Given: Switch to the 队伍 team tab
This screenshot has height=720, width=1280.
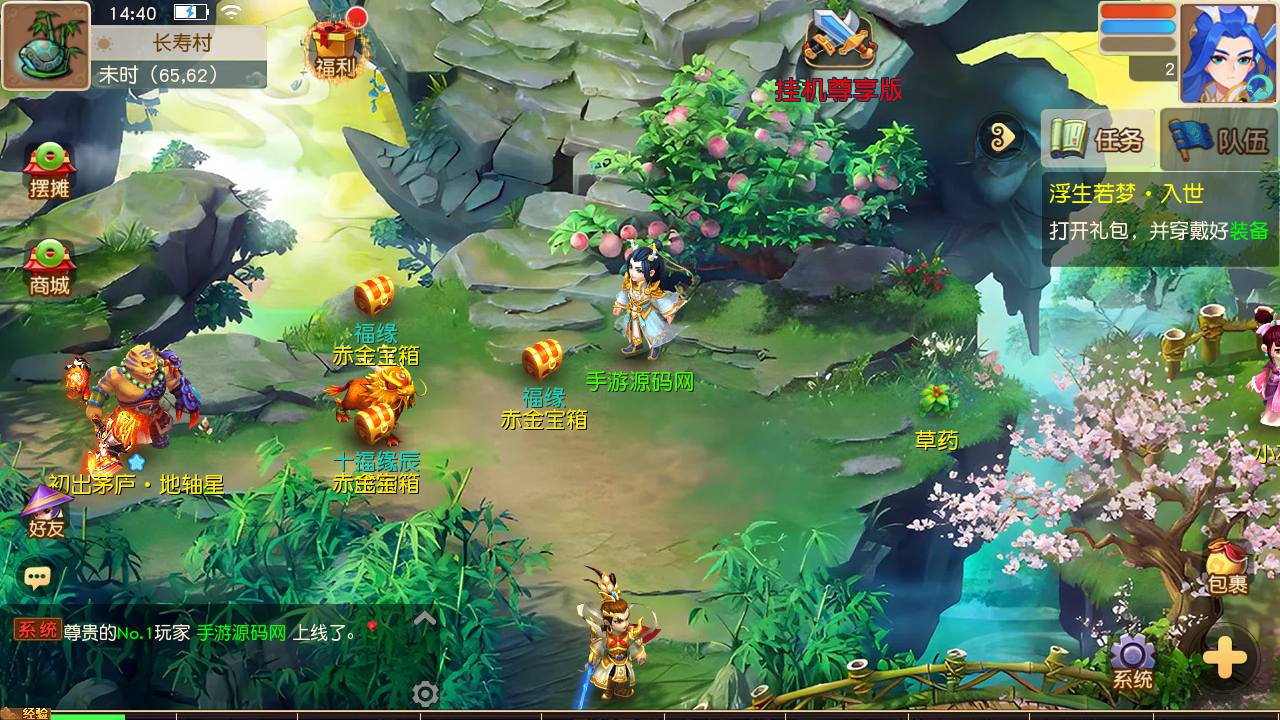Looking at the screenshot, I should pyautogui.click(x=1221, y=139).
